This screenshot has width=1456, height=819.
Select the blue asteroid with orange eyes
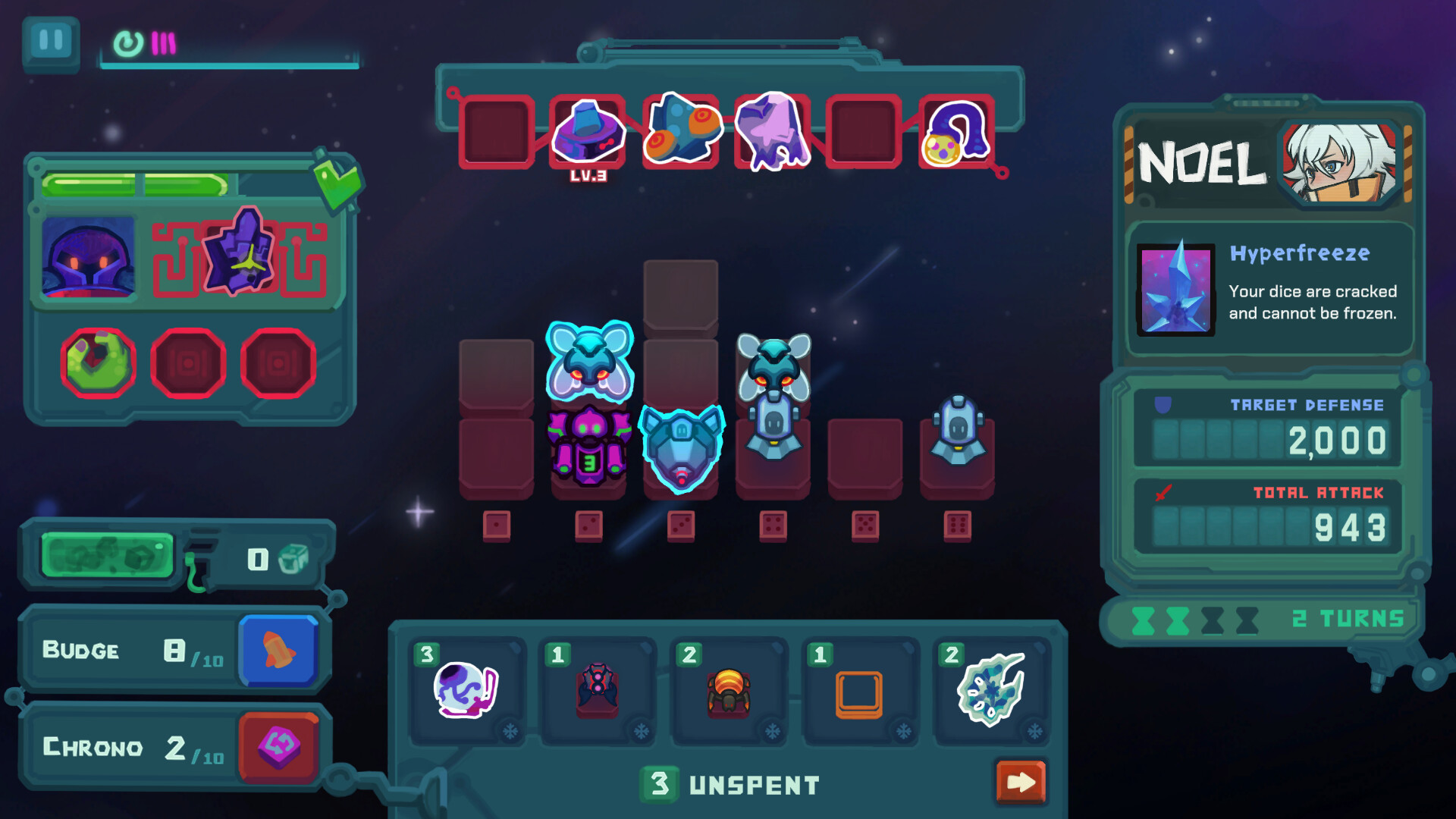point(681,130)
